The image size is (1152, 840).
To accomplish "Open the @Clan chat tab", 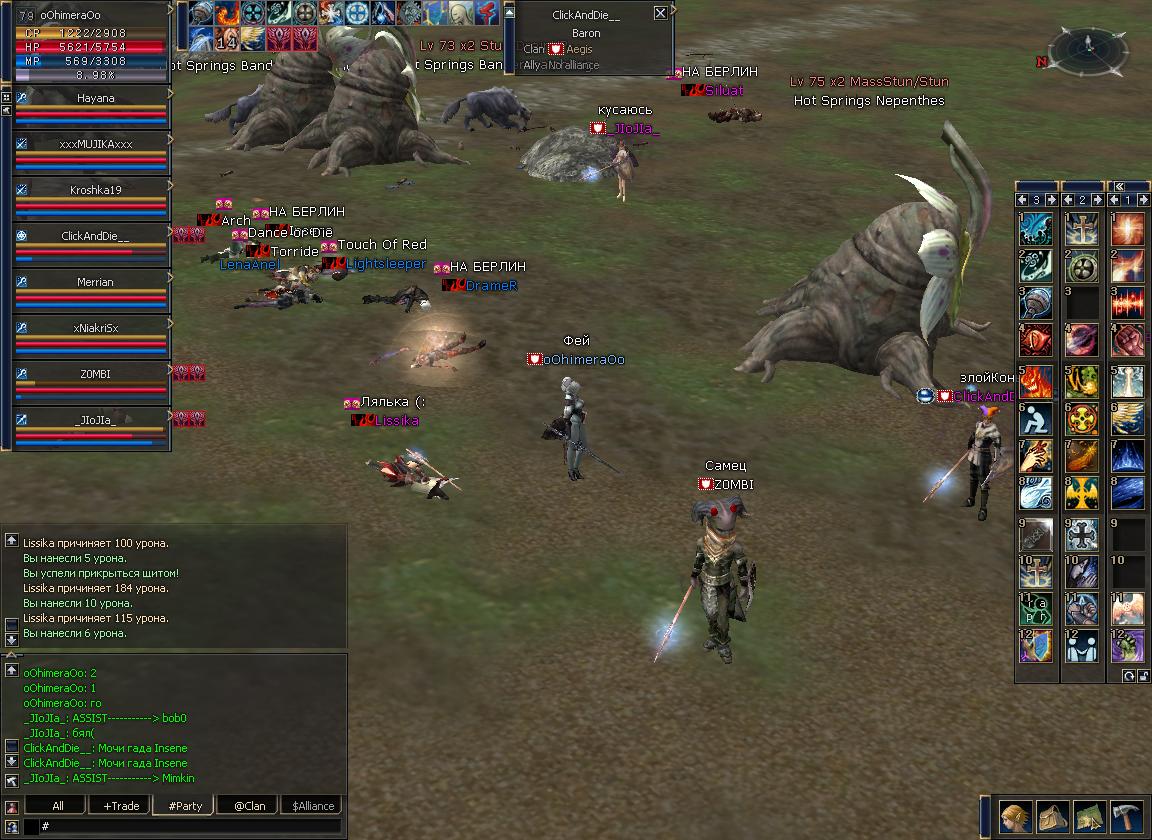I will click(249, 806).
